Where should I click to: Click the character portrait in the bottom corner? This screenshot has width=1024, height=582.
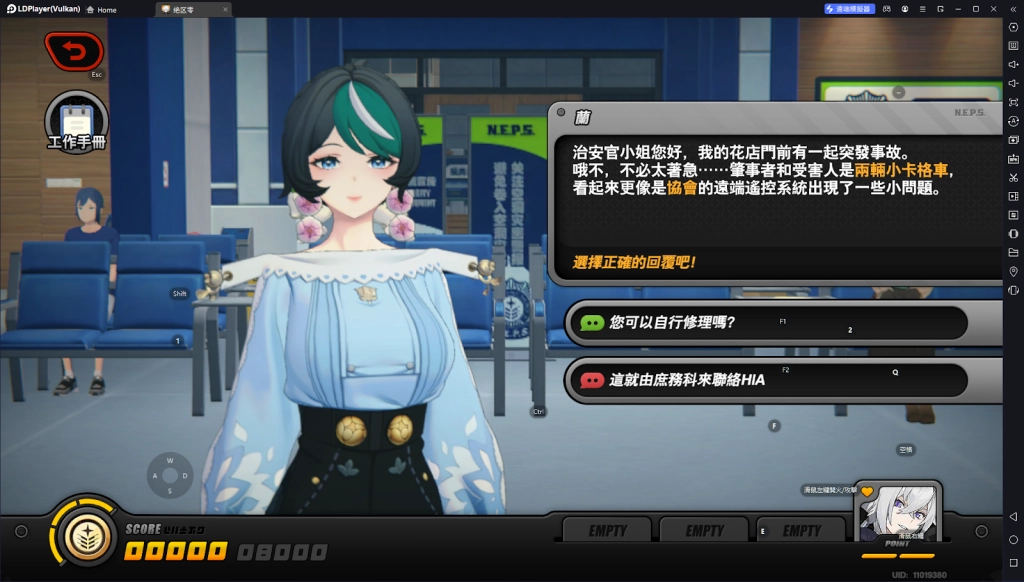tap(897, 512)
